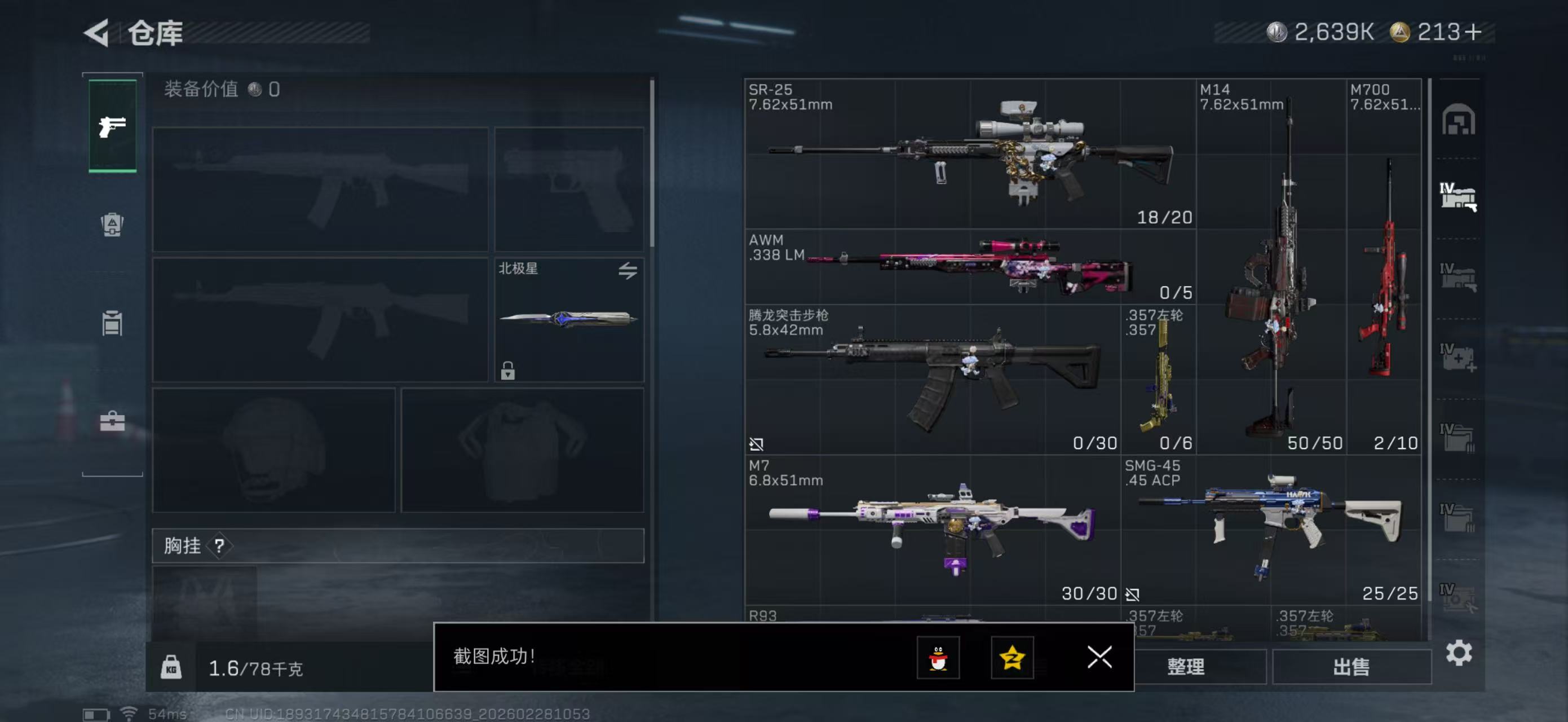The height and width of the screenshot is (722, 1568).
Task: Add currency with the plus button
Action: [1473, 32]
